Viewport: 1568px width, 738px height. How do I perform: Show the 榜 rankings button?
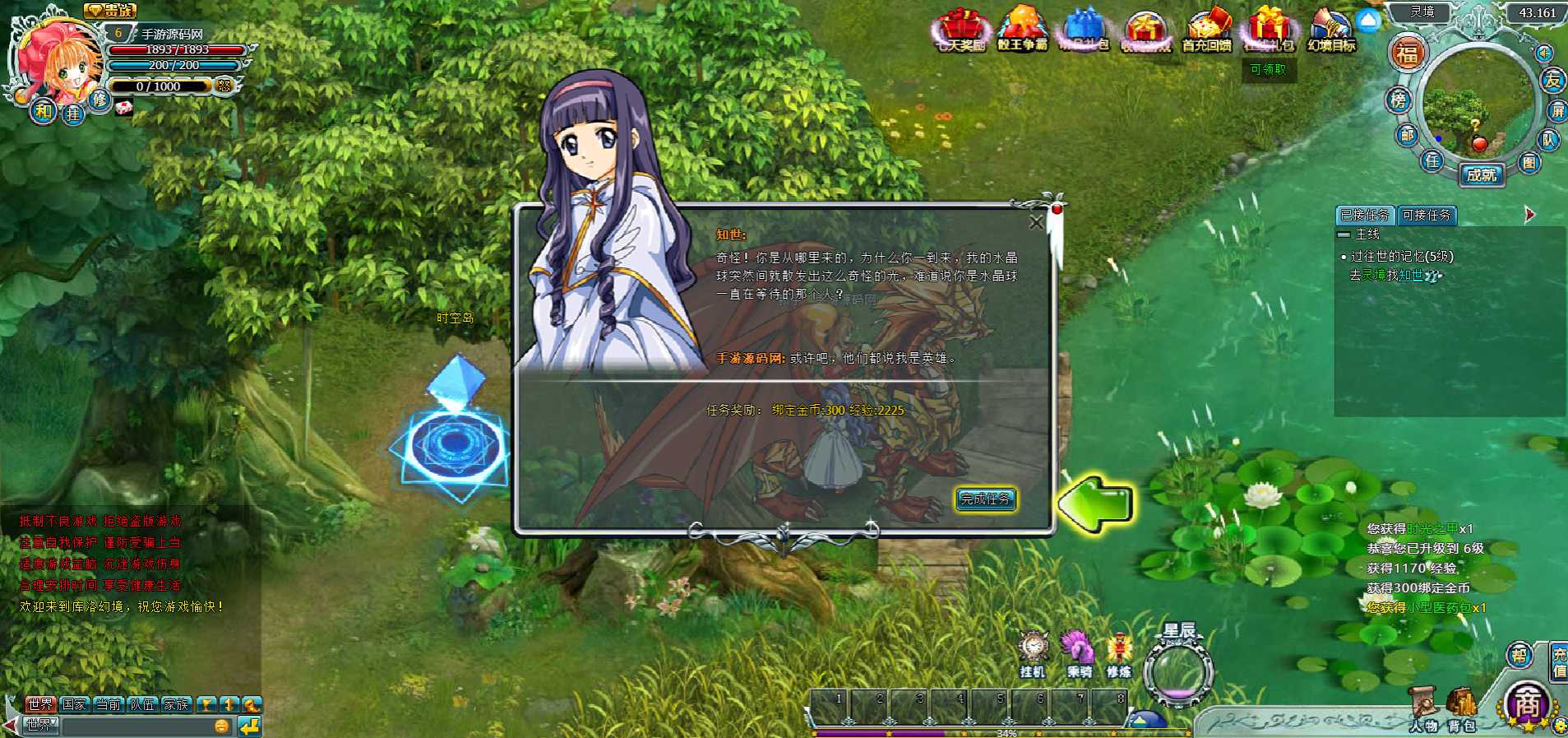click(x=1399, y=100)
